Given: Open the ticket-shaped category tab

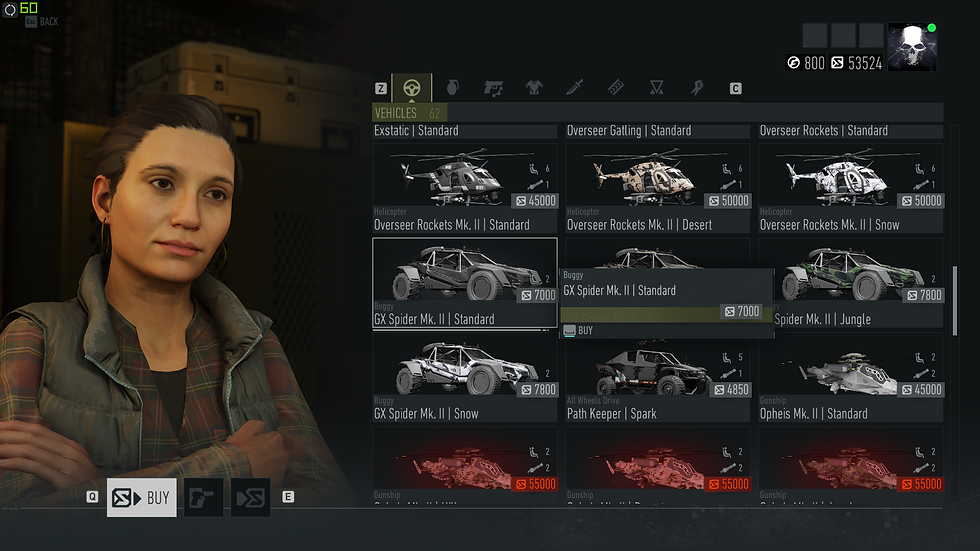Looking at the screenshot, I should point(615,88).
